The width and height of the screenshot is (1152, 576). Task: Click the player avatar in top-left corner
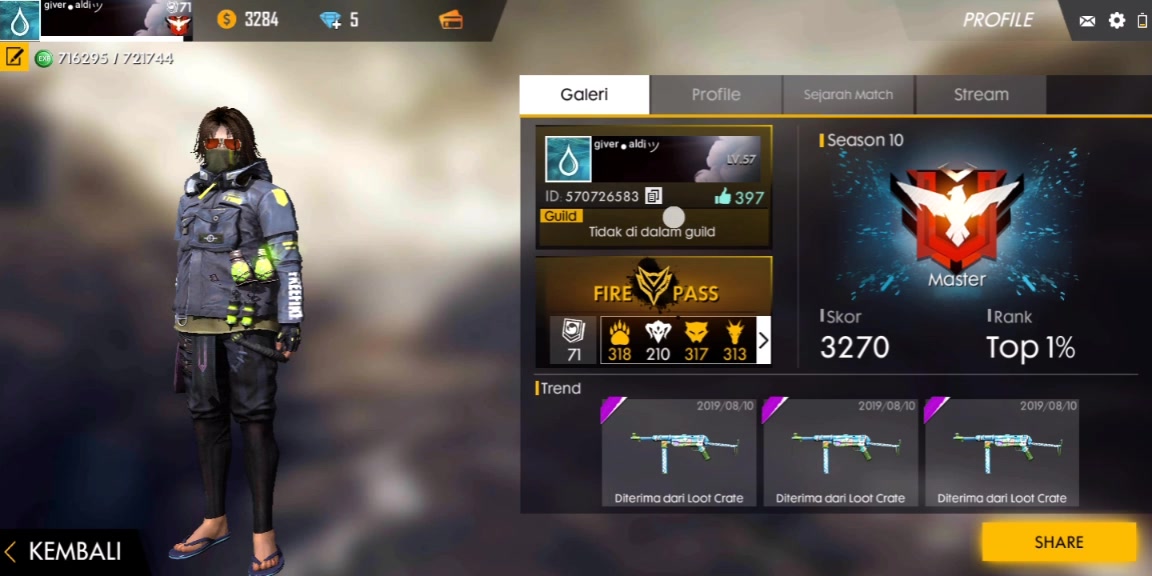[20, 20]
